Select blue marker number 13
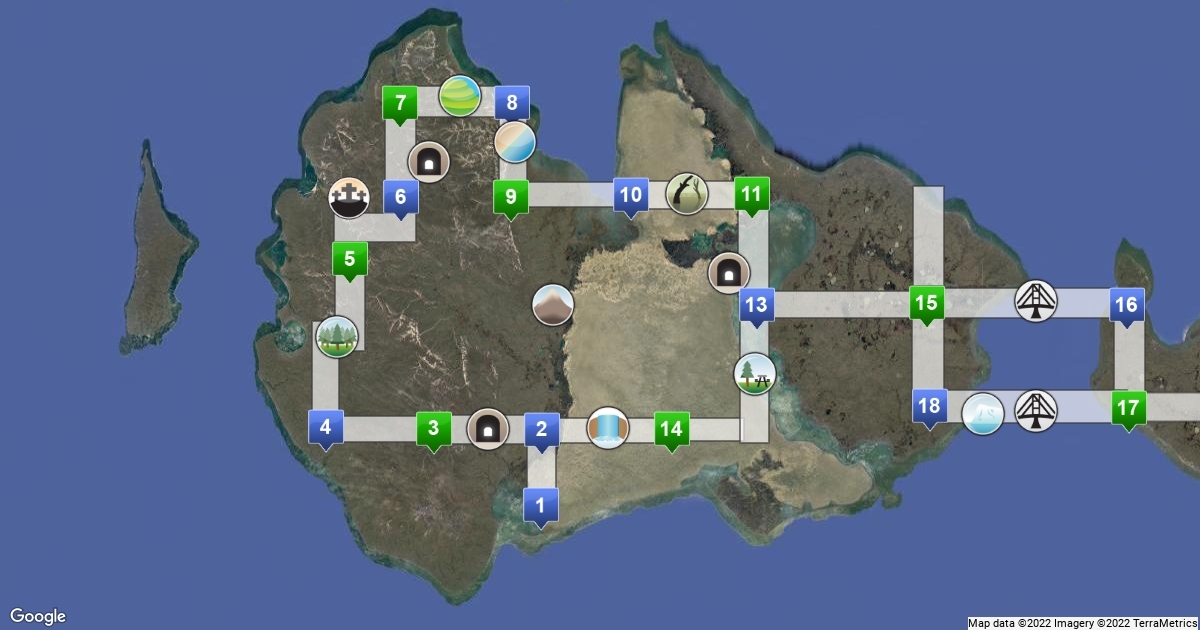1200x630 pixels. (757, 305)
